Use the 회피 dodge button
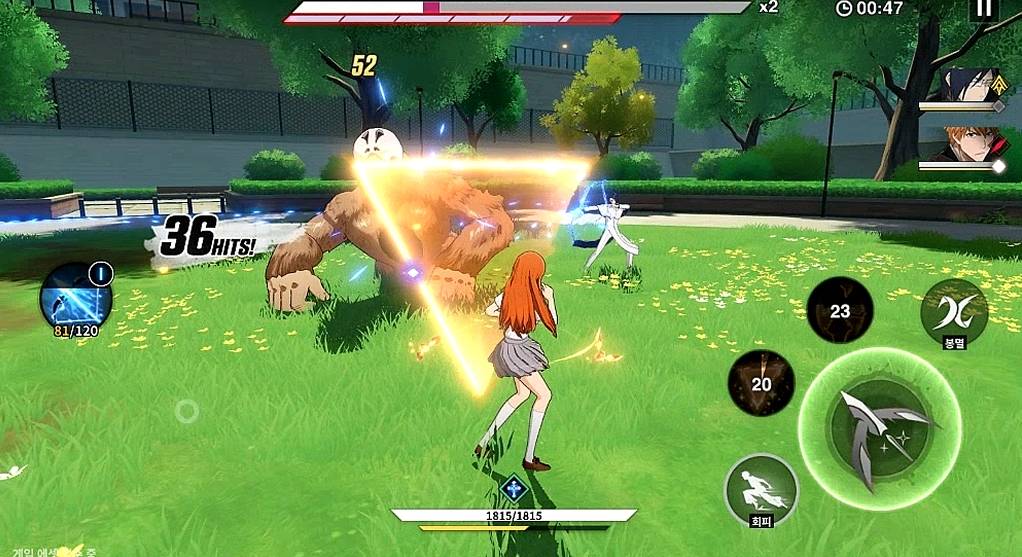The height and width of the screenshot is (557, 1022). pyautogui.click(x=761, y=488)
